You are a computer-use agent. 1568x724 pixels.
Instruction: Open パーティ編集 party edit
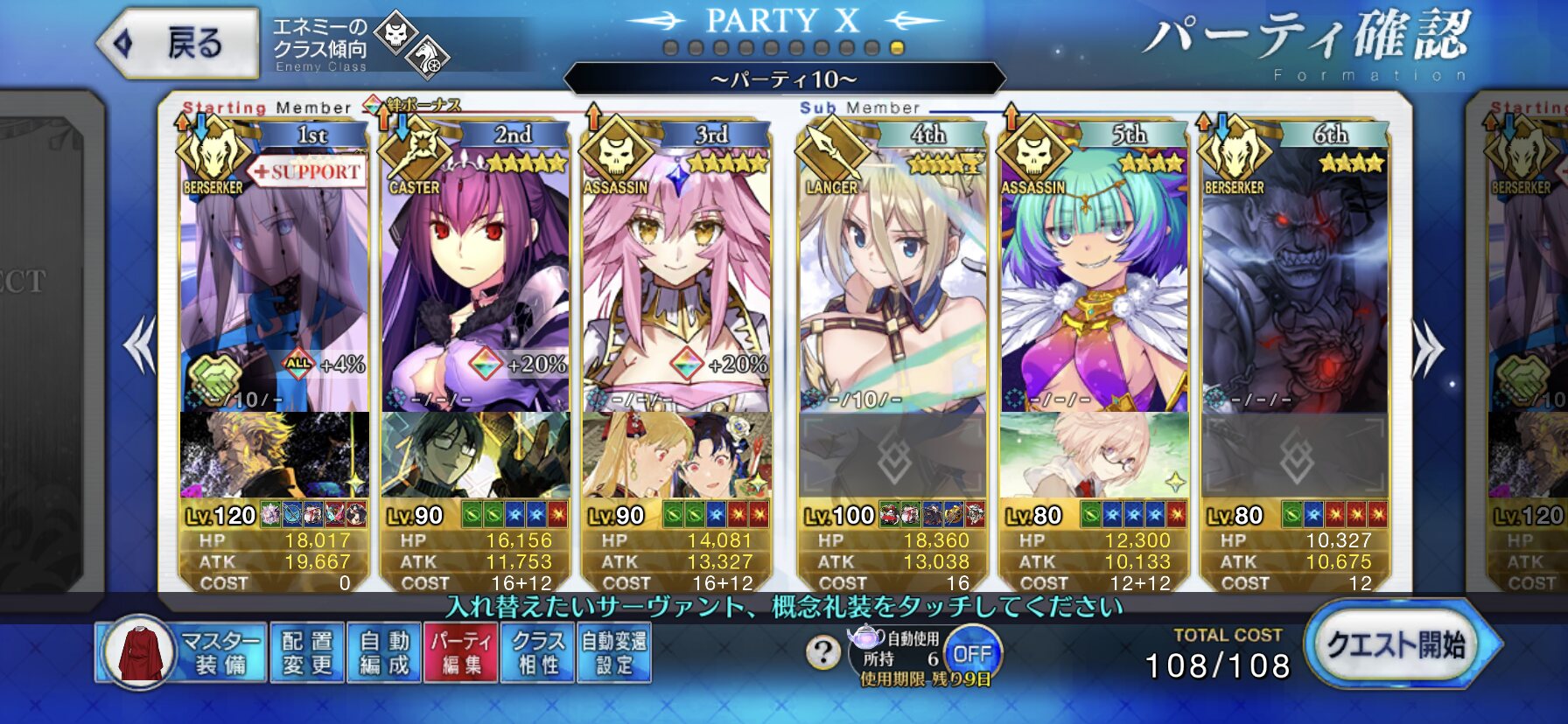pos(460,652)
